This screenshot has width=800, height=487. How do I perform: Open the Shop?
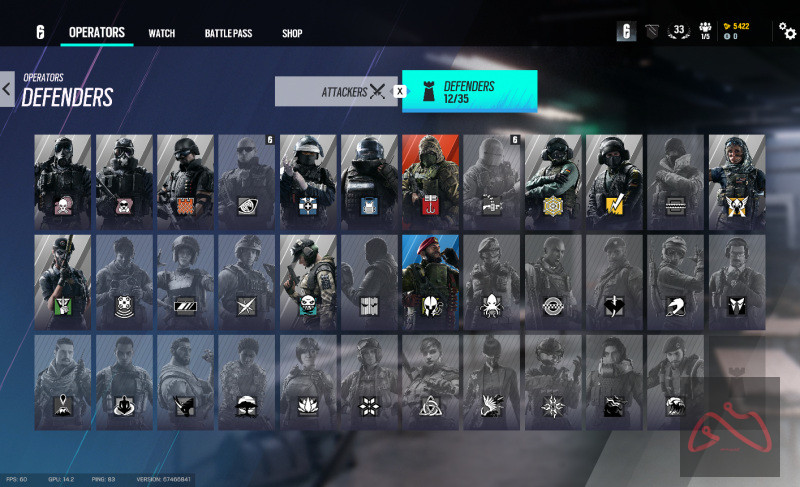pos(292,33)
